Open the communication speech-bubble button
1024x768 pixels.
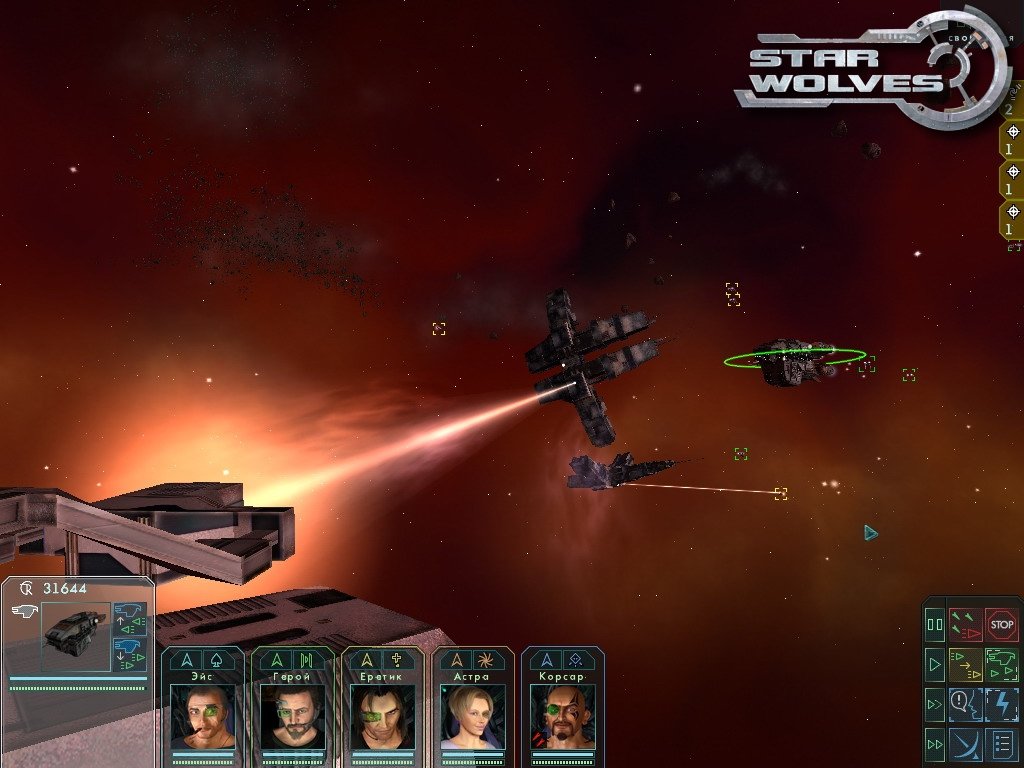click(x=966, y=703)
